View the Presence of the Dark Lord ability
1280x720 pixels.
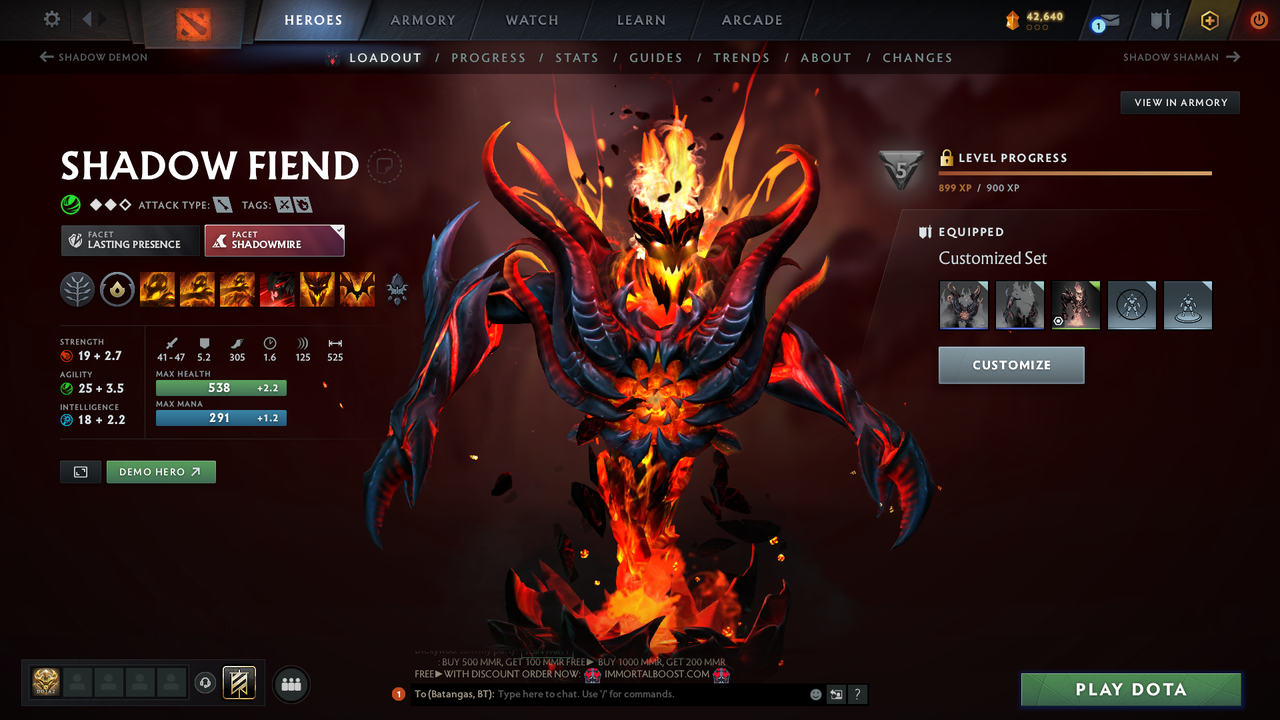(x=317, y=289)
